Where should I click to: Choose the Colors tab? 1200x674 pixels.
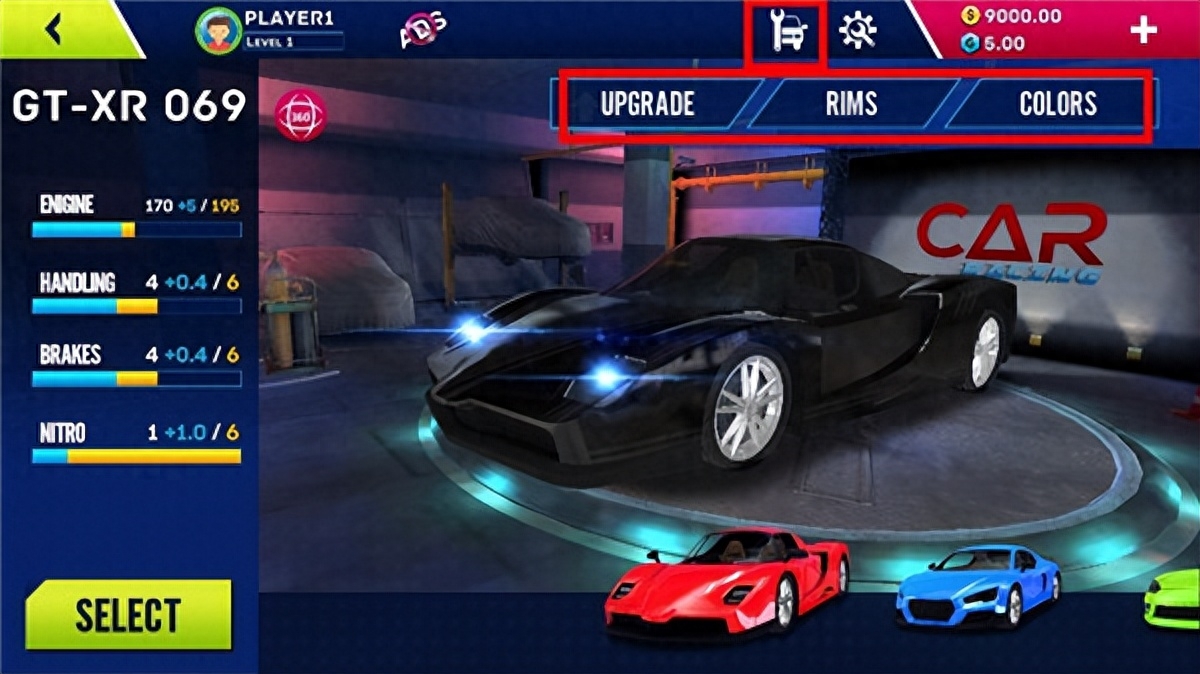click(x=1058, y=104)
